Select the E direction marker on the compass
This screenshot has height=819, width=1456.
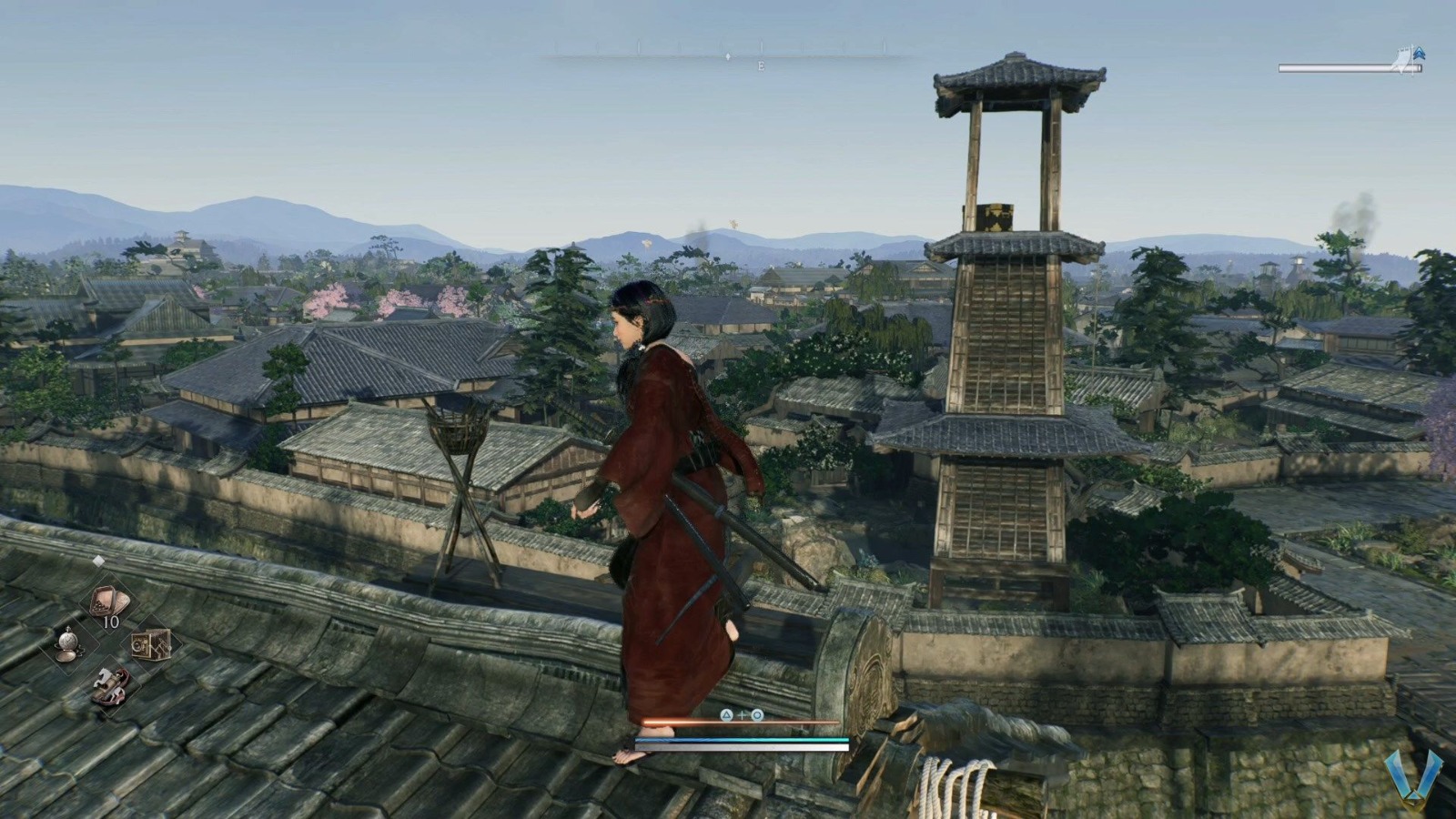coord(761,66)
